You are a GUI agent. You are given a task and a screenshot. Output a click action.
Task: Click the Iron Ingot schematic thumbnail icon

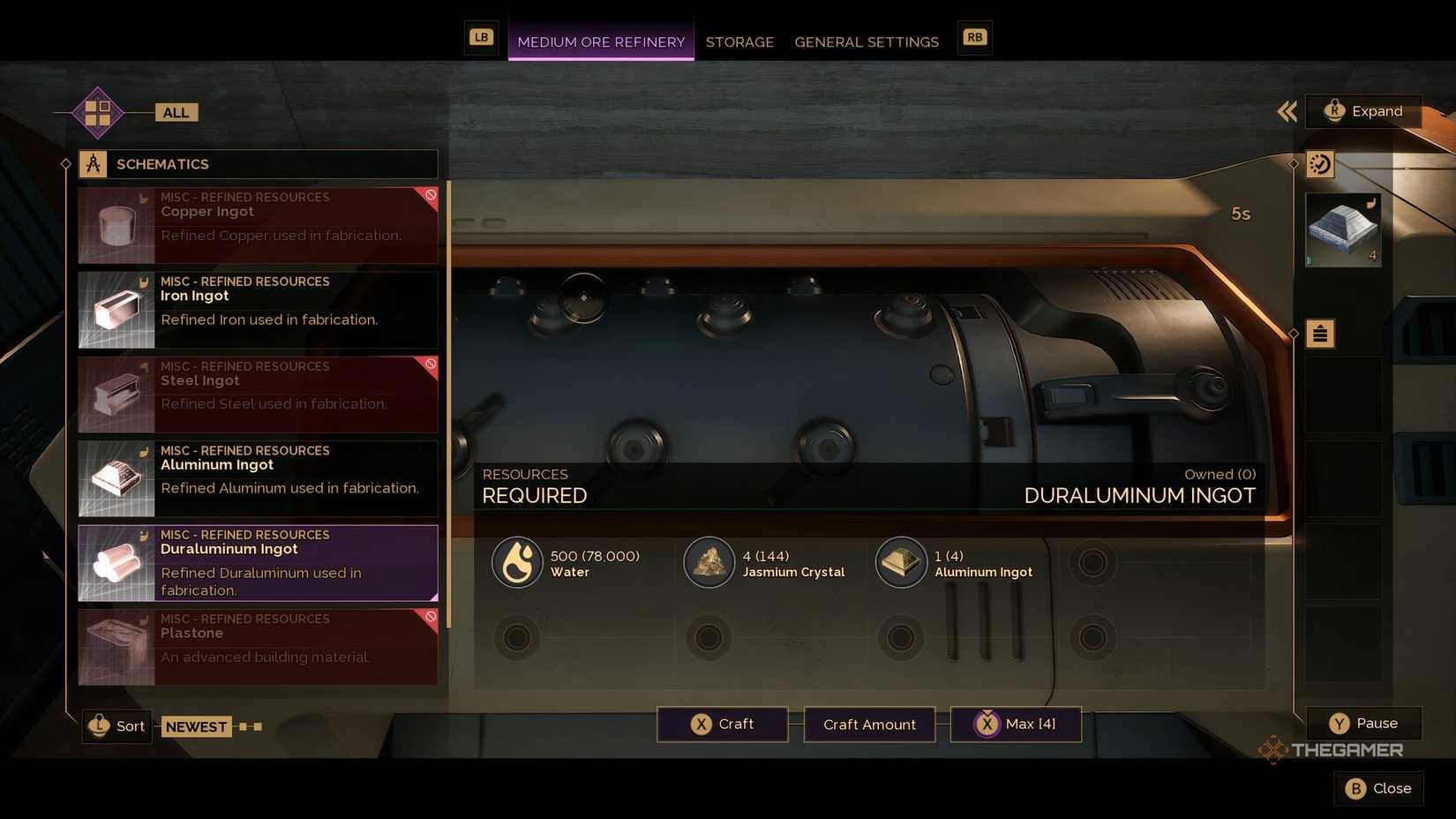point(116,309)
